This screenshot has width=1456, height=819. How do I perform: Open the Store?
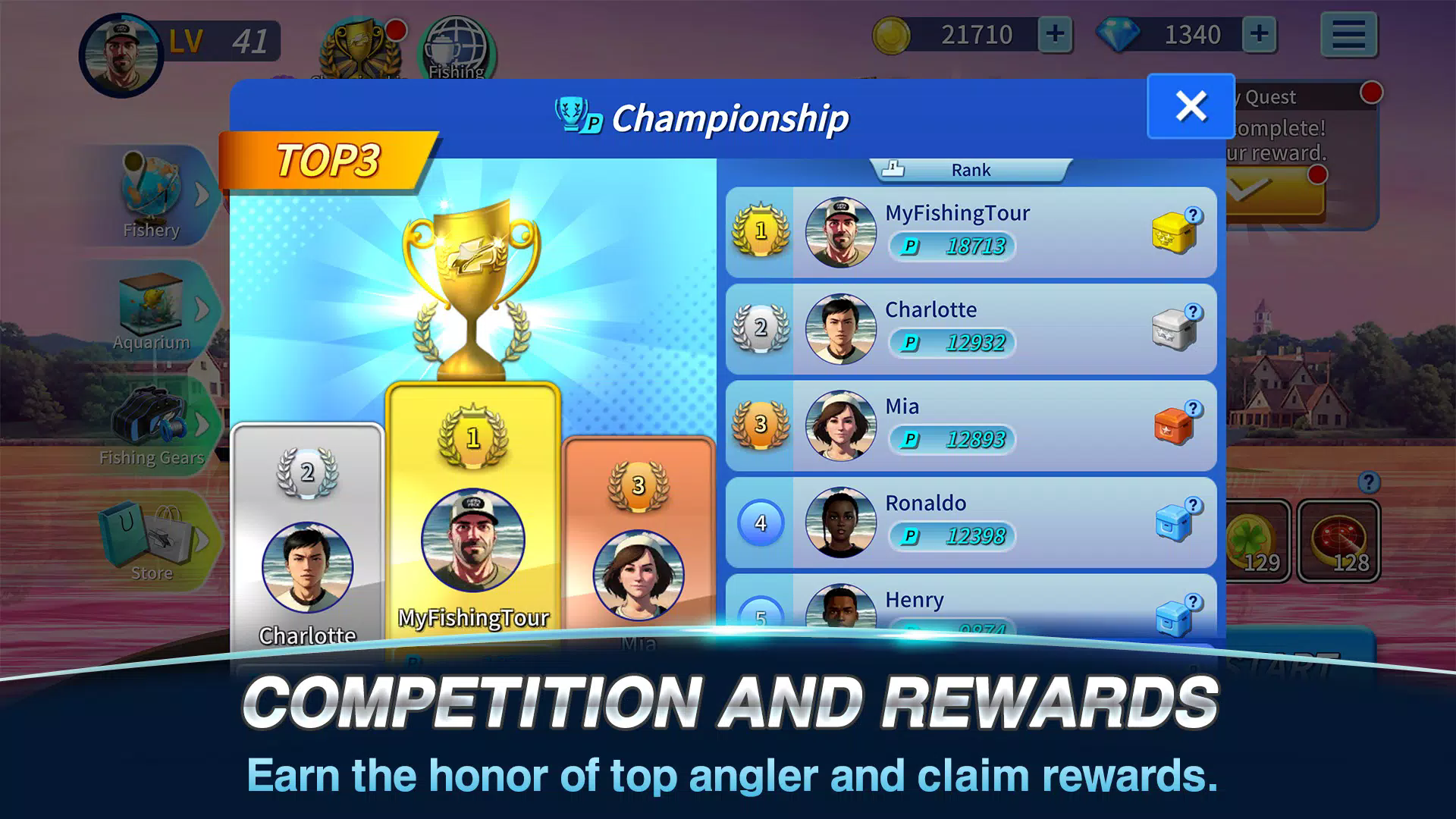point(152,540)
